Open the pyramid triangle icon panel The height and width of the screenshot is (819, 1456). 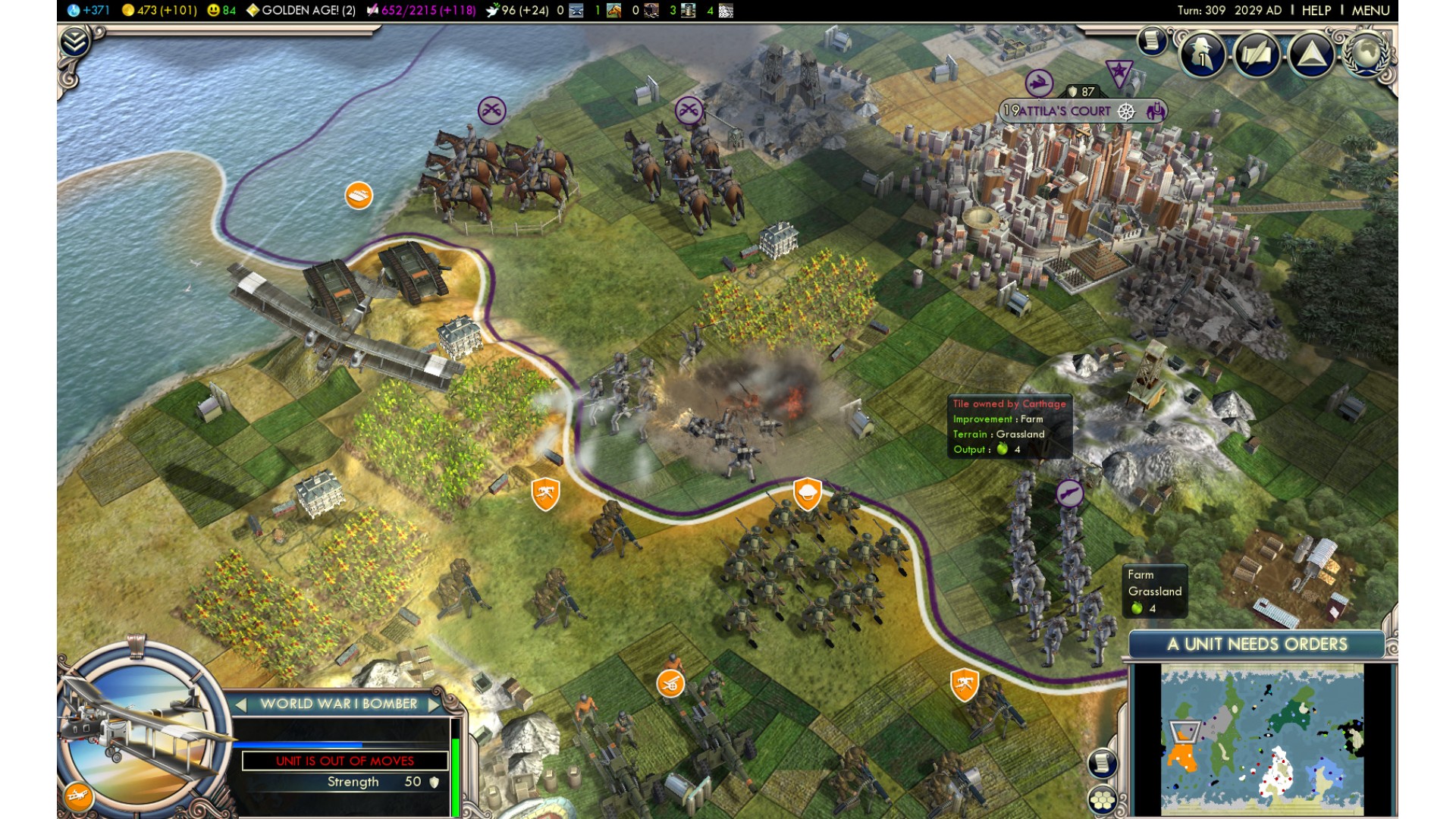click(x=1311, y=55)
